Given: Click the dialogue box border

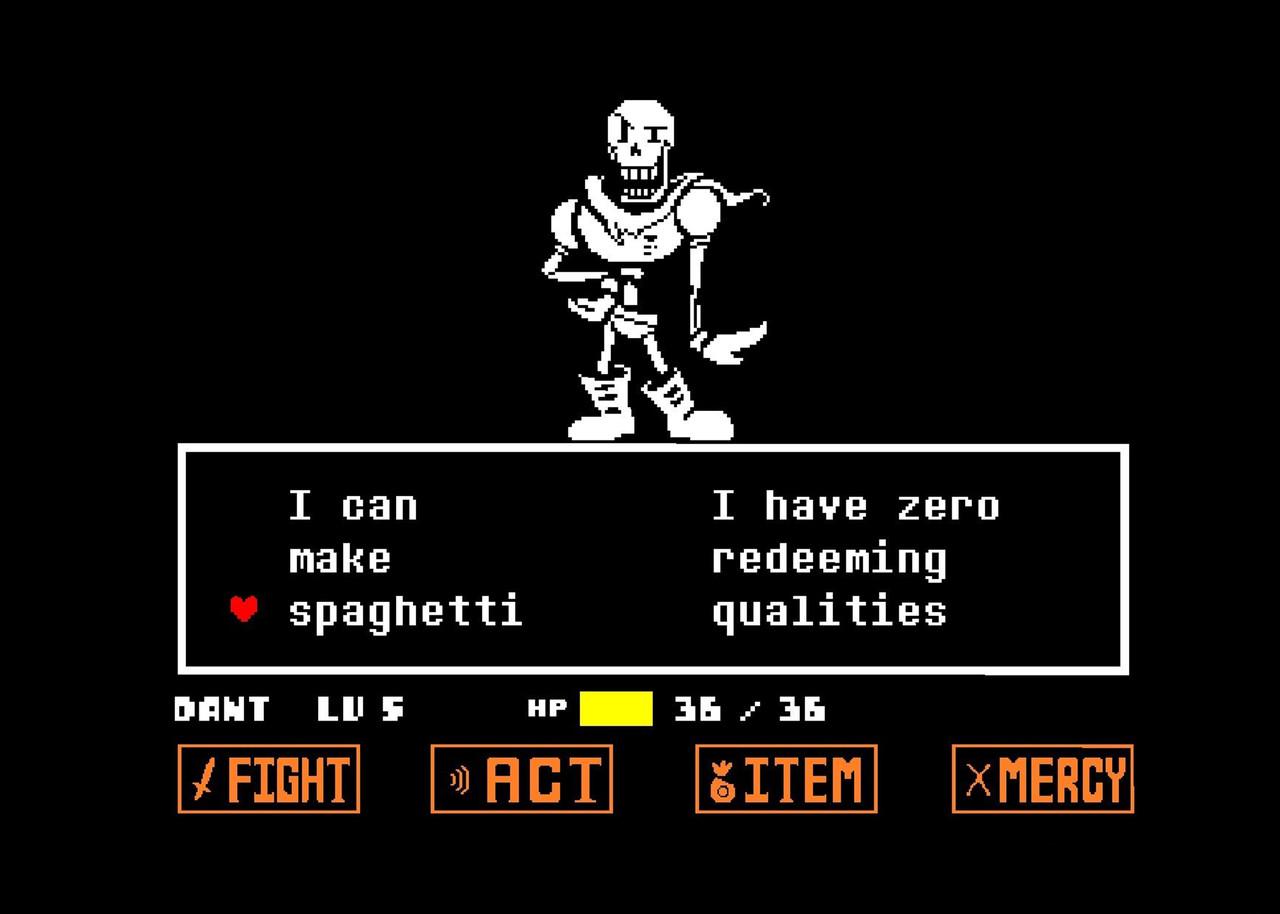Looking at the screenshot, I should [x=650, y=447].
